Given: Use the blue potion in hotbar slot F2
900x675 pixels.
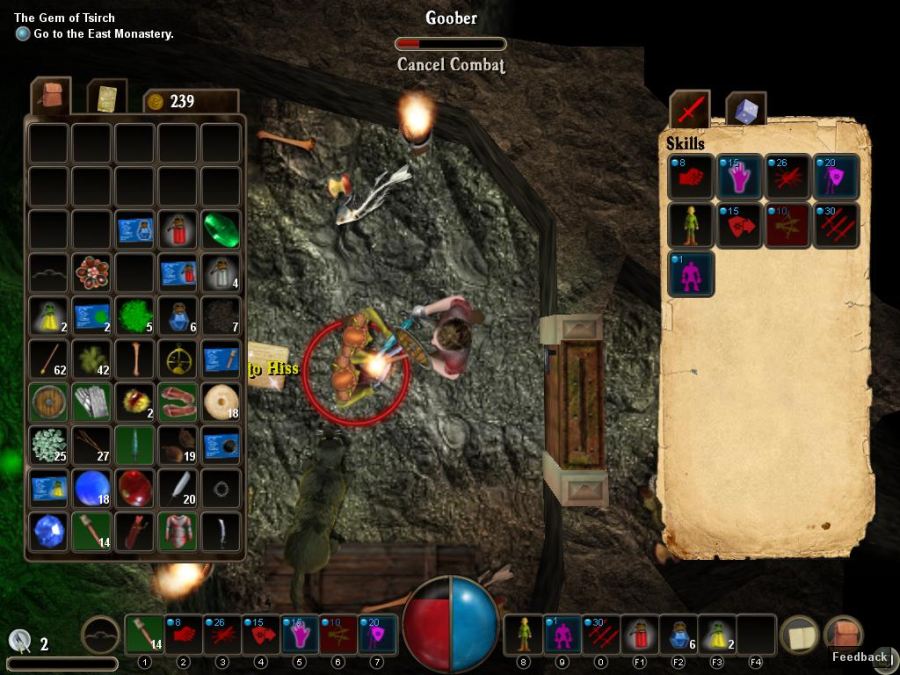Looking at the screenshot, I should (677, 634).
